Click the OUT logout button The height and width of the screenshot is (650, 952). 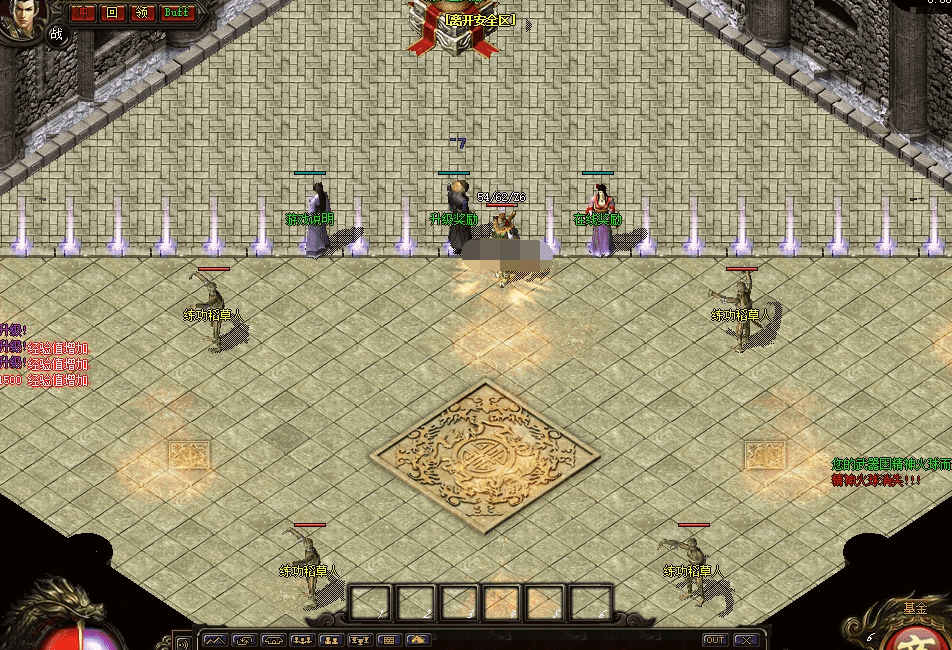point(714,640)
